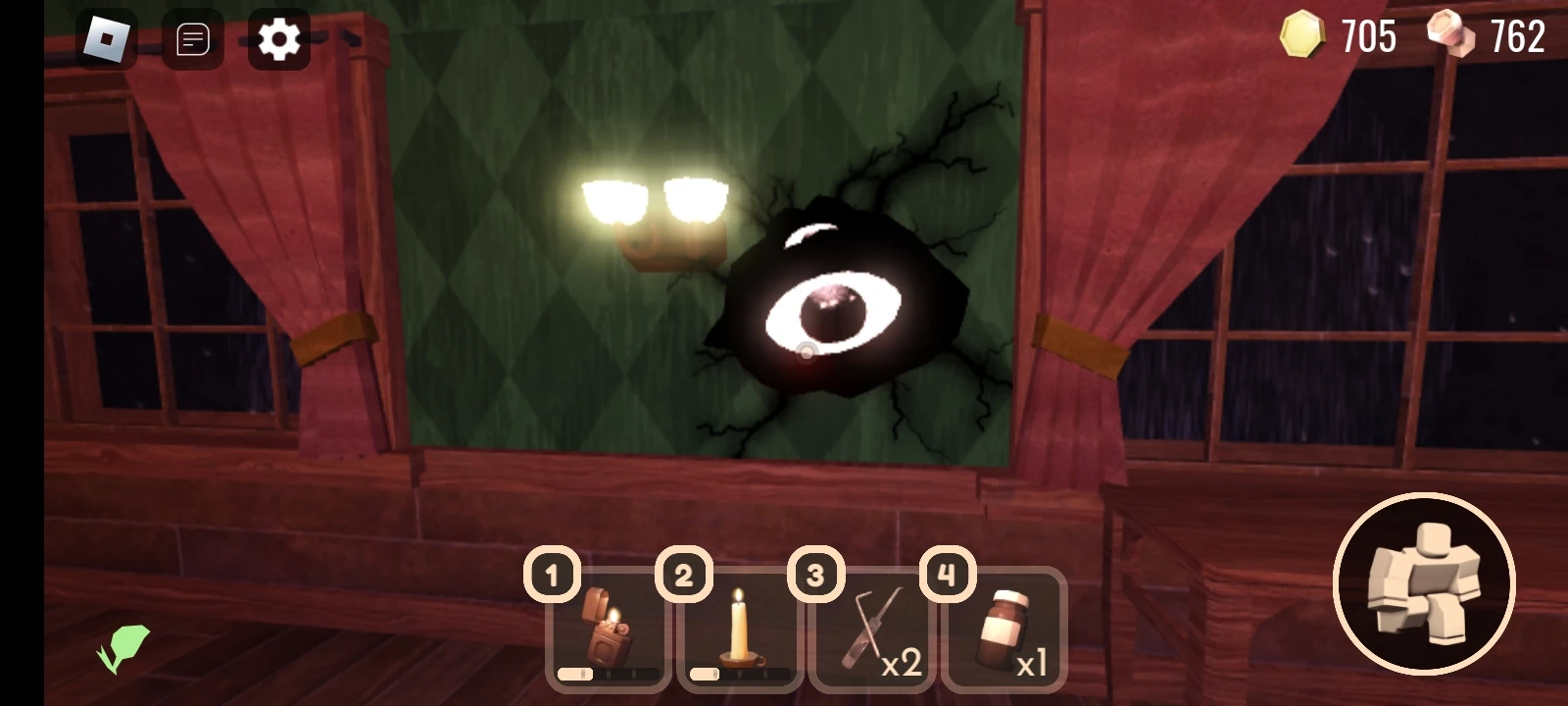Open the settings gear menu

click(279, 39)
